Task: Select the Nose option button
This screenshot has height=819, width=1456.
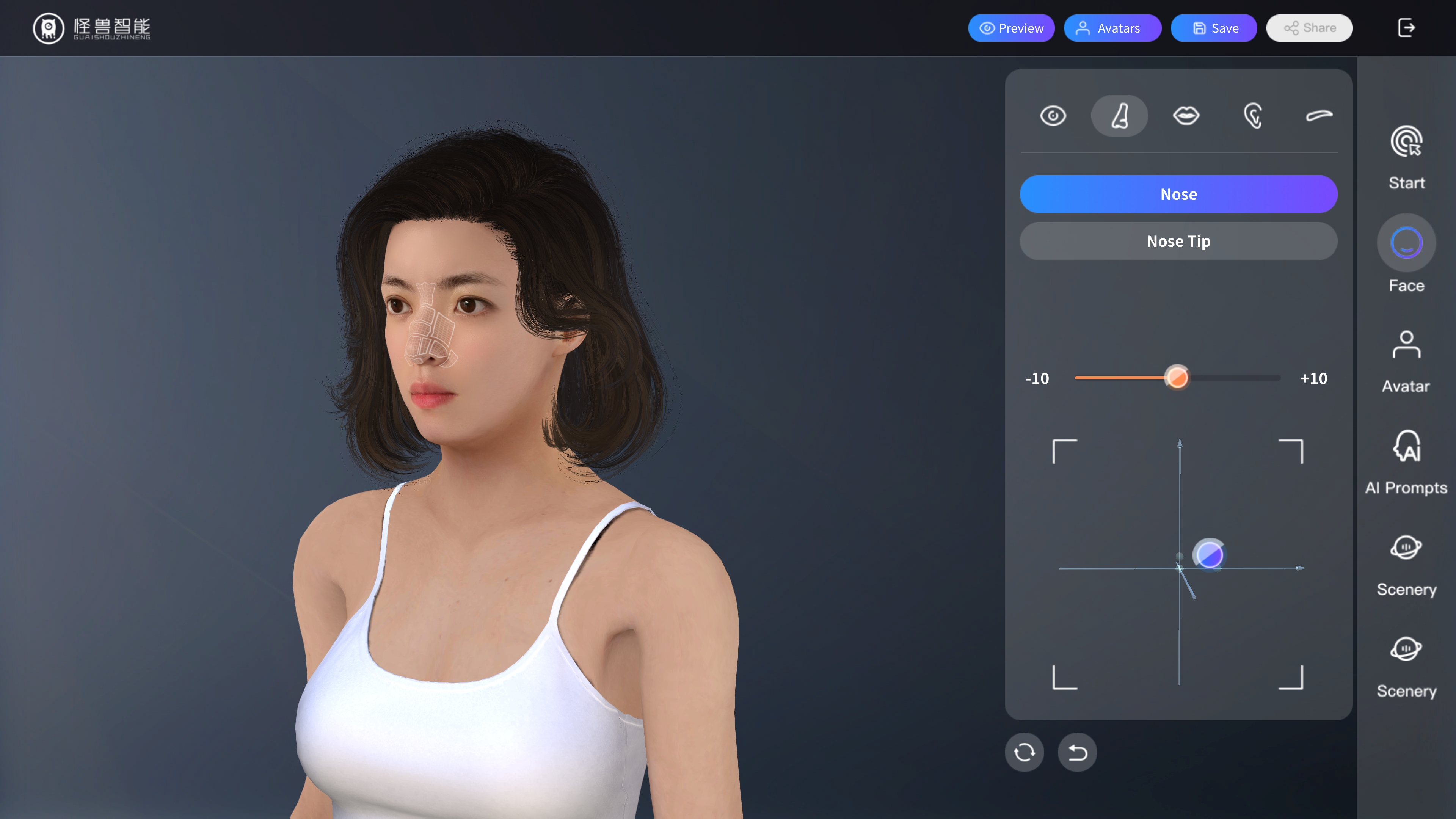Action: pos(1178,195)
